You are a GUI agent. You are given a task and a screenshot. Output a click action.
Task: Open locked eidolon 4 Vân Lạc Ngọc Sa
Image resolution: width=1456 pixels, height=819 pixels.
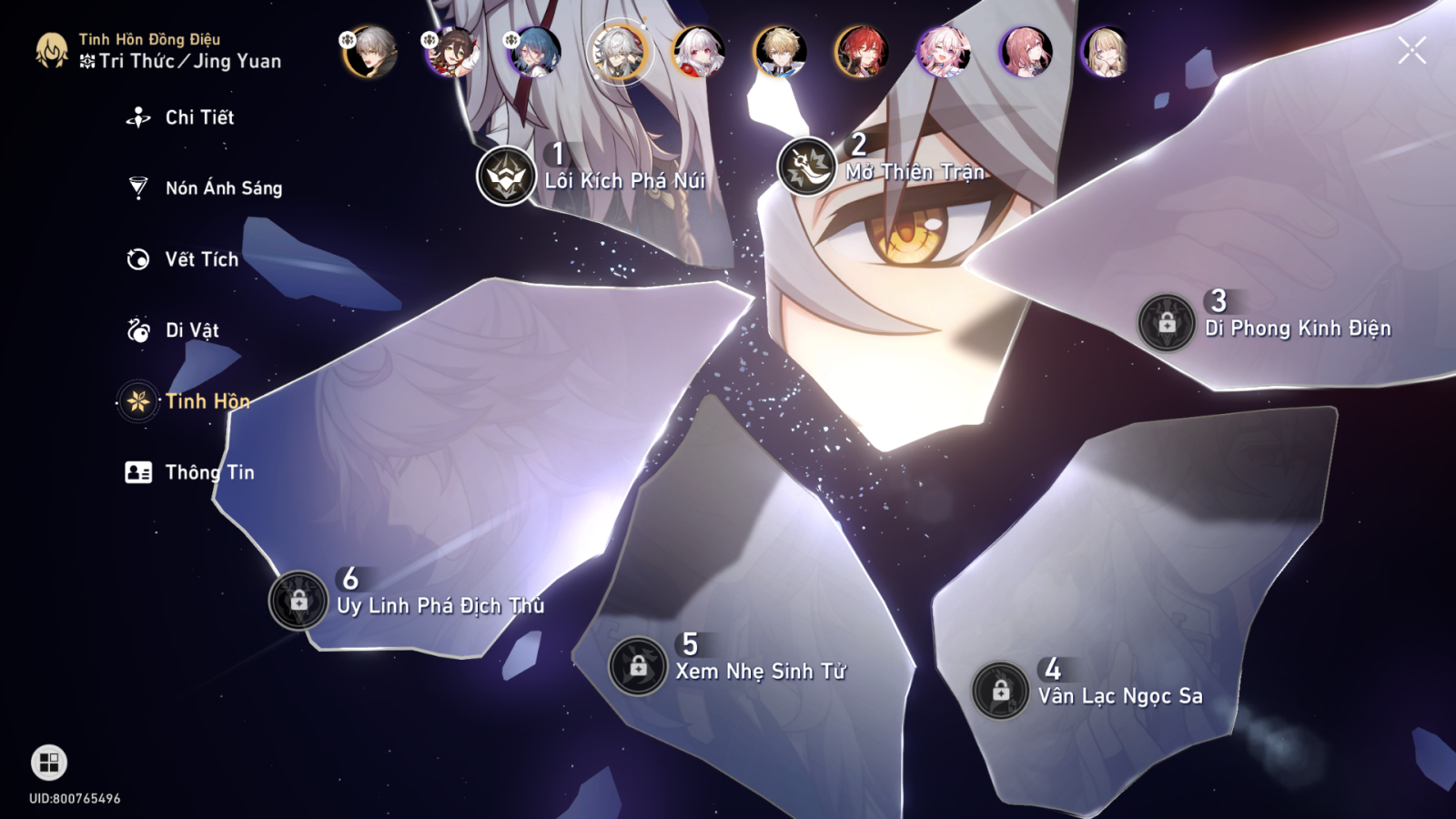[1000, 691]
